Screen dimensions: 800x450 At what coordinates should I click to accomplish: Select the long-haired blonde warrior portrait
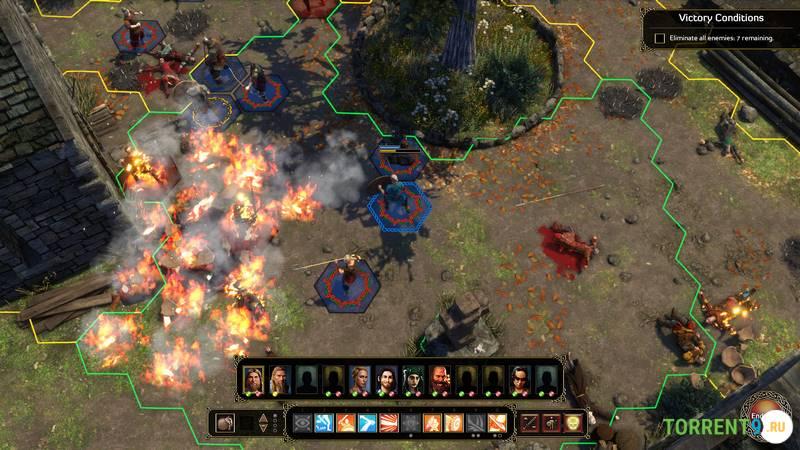pyautogui.click(x=278, y=379)
